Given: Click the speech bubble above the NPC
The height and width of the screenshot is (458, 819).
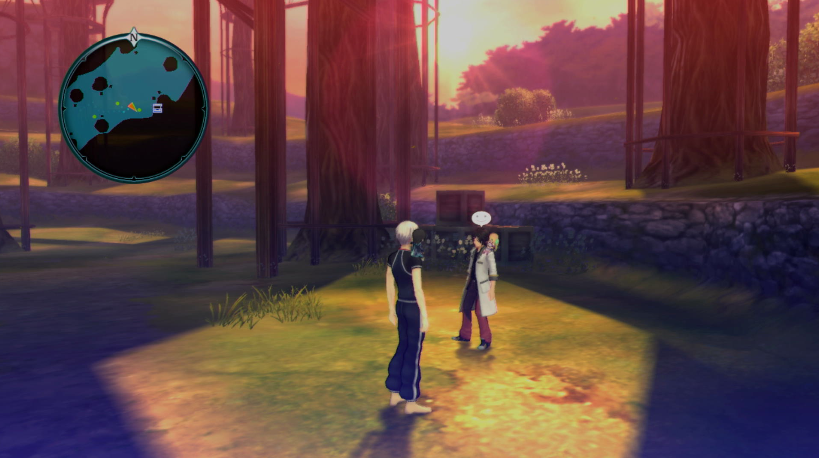Looking at the screenshot, I should (482, 218).
